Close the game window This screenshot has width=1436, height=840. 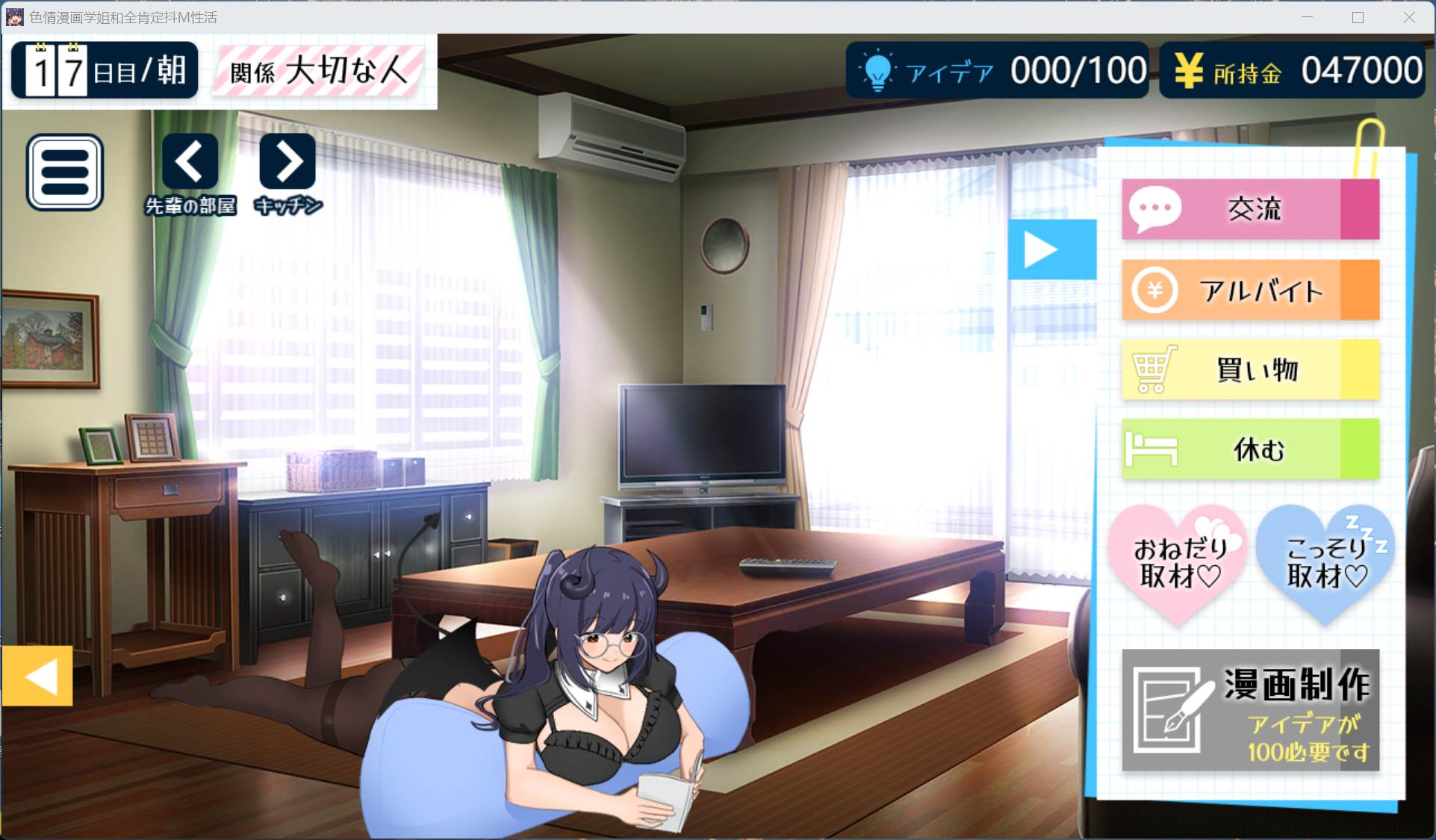coord(1409,17)
